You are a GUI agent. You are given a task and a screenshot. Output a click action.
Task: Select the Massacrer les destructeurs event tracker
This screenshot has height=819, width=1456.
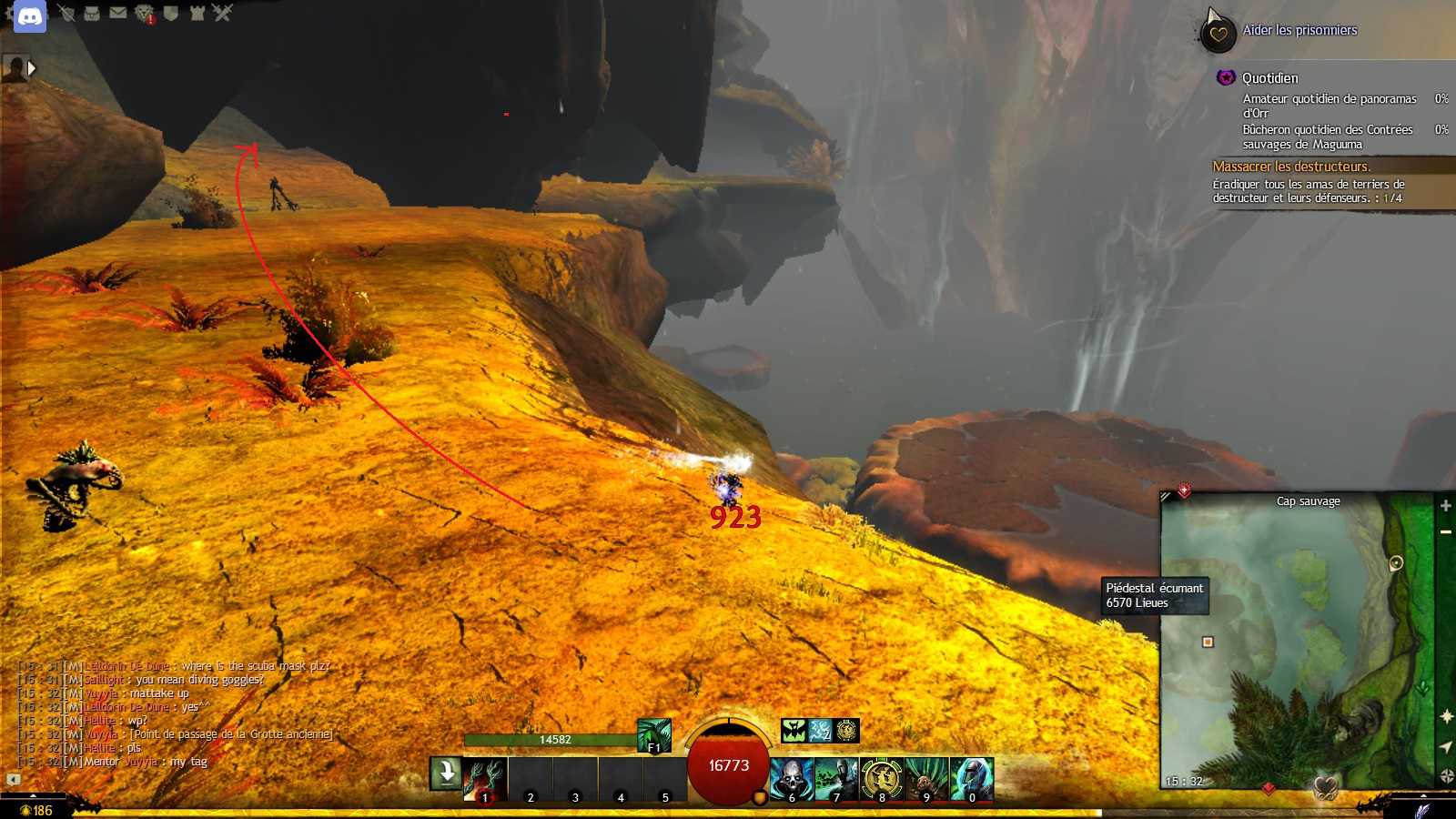(x=1291, y=167)
